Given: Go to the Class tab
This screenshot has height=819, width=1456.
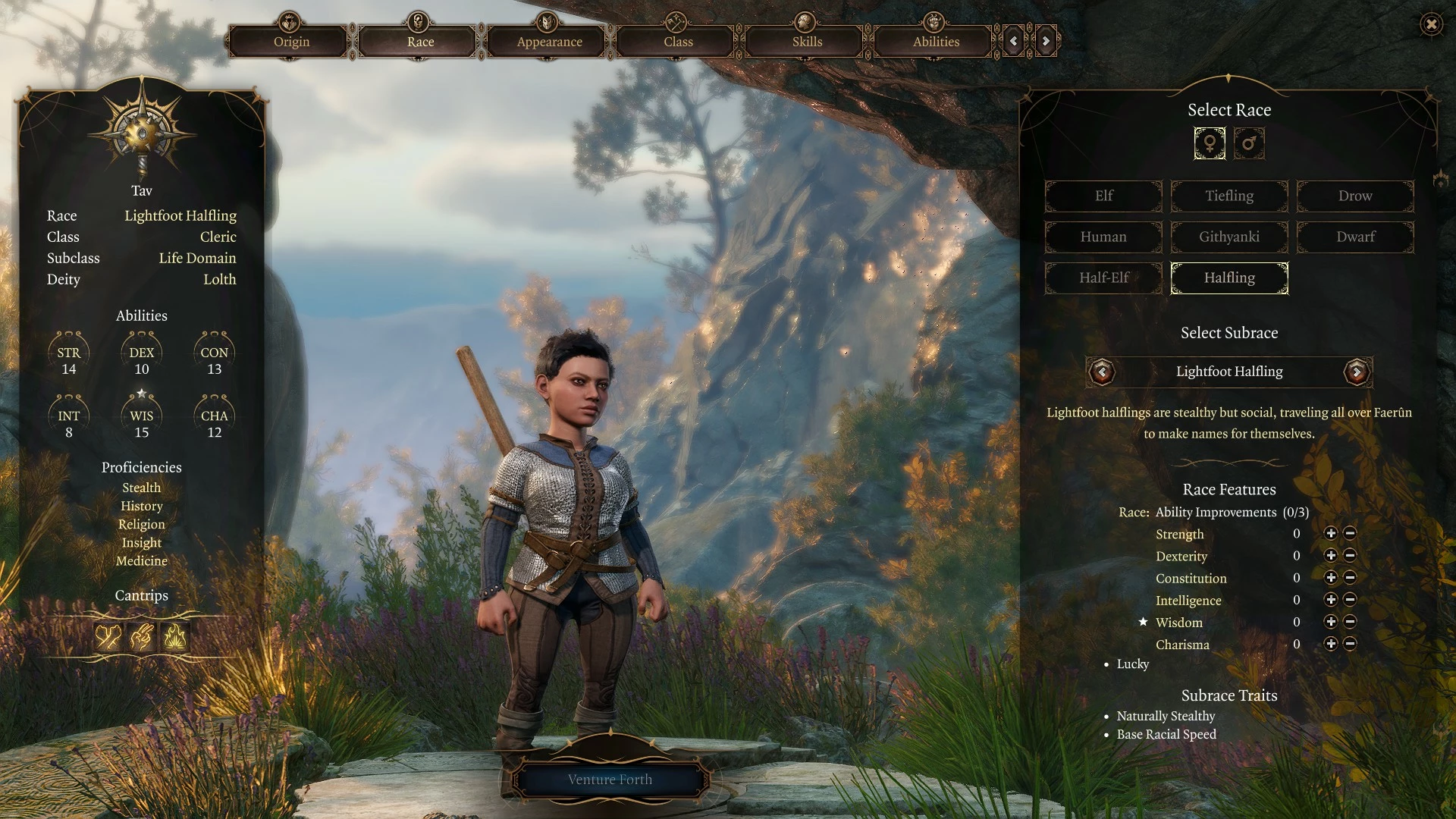Looking at the screenshot, I should point(678,42).
